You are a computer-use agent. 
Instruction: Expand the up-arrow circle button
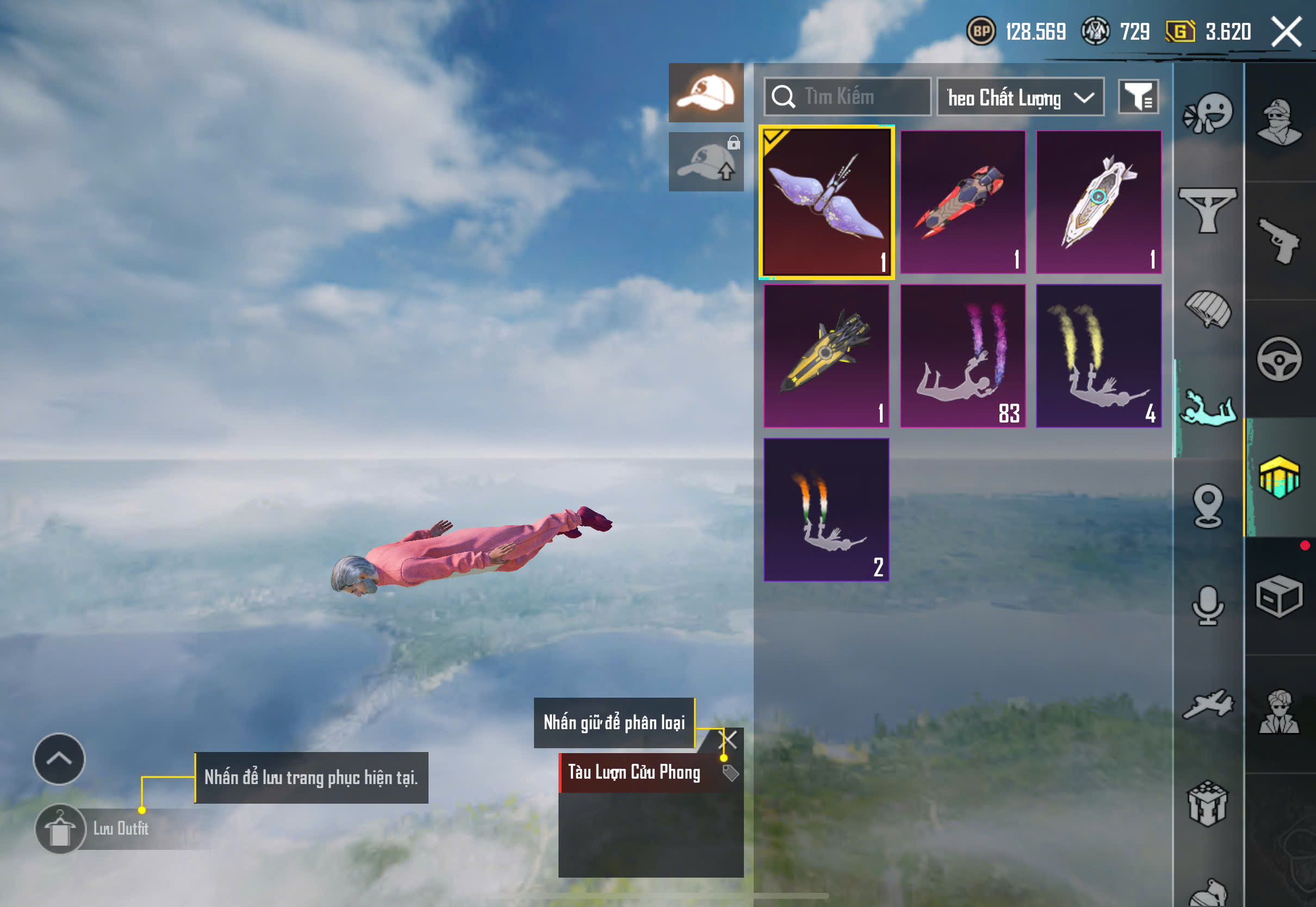59,759
